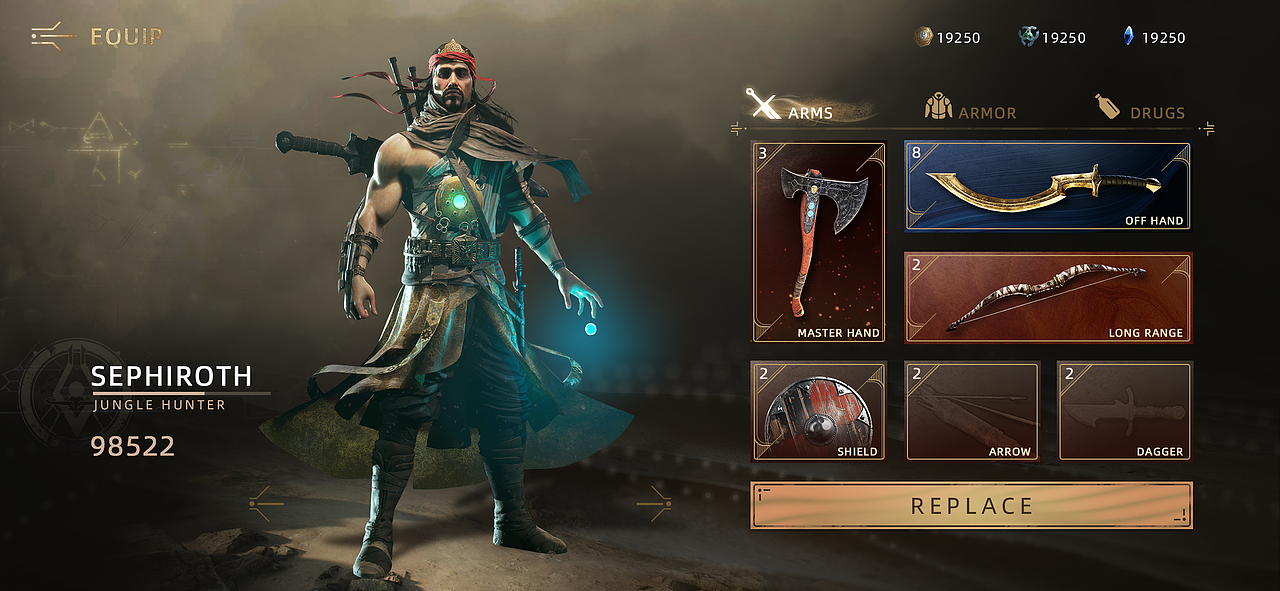This screenshot has width=1280, height=591.
Task: Choose the Dagger equipment slot
Action: (x=1125, y=411)
